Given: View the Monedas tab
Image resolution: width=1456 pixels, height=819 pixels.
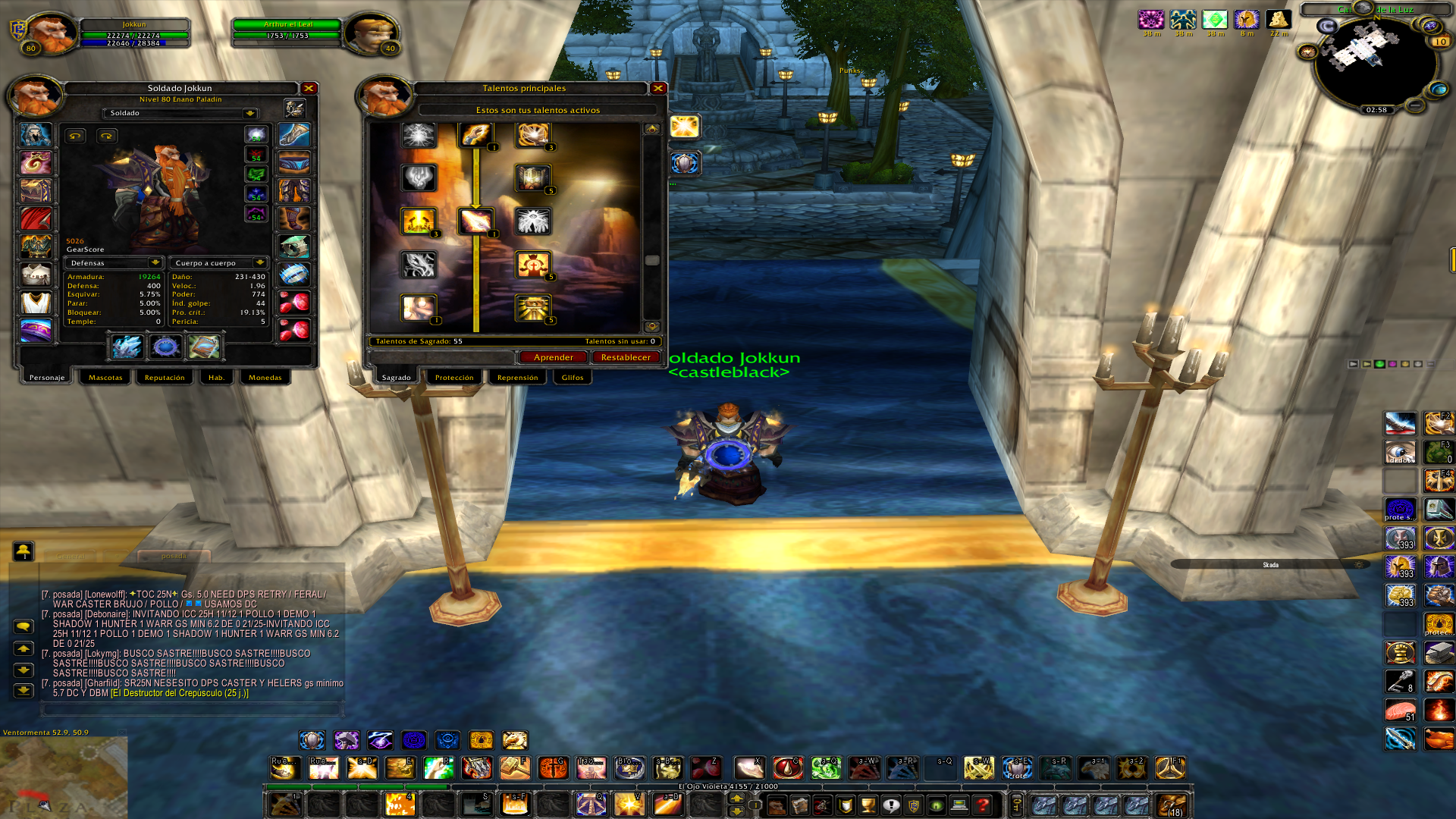Looking at the screenshot, I should click(265, 378).
